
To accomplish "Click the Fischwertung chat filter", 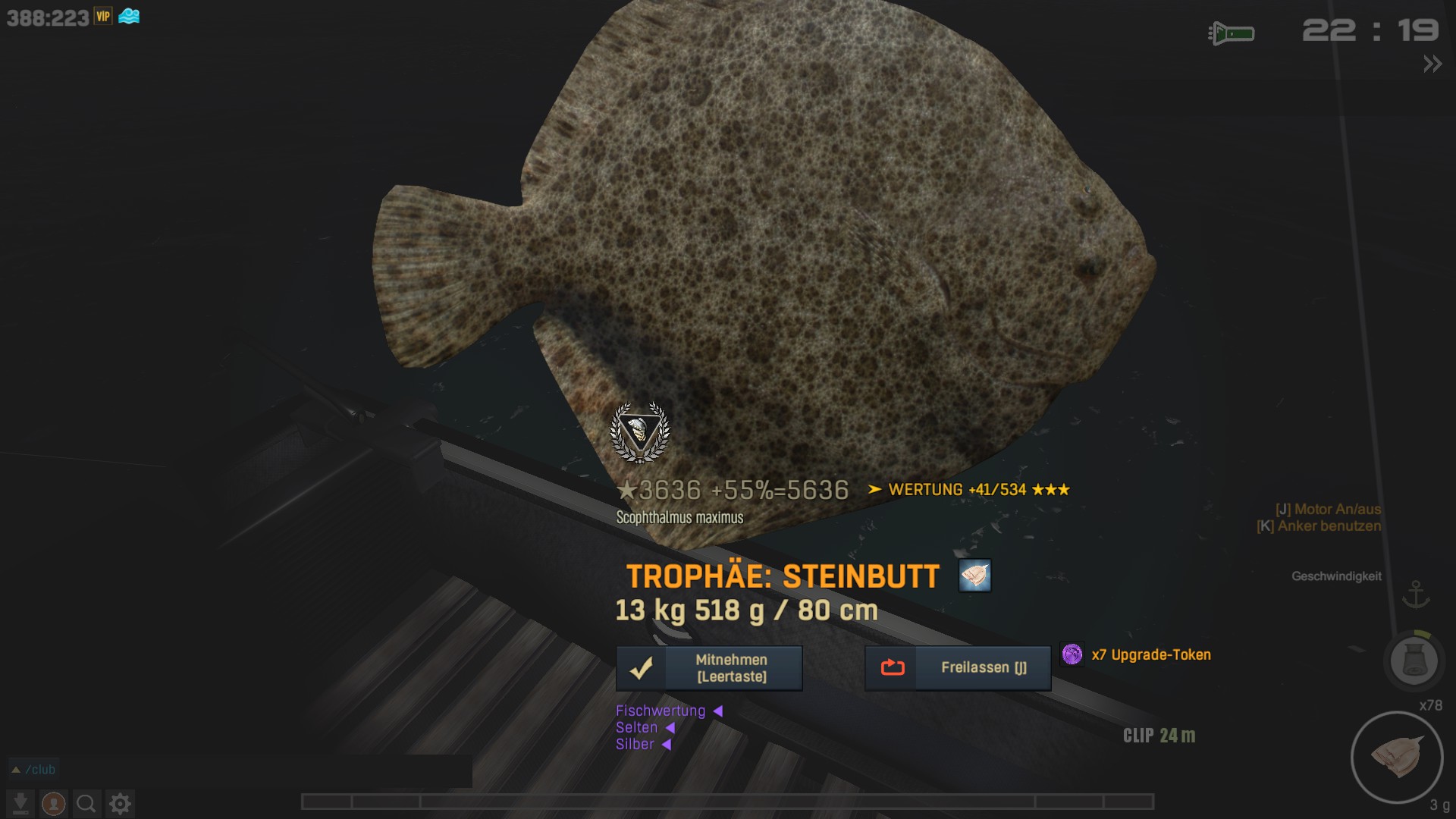I will [661, 711].
